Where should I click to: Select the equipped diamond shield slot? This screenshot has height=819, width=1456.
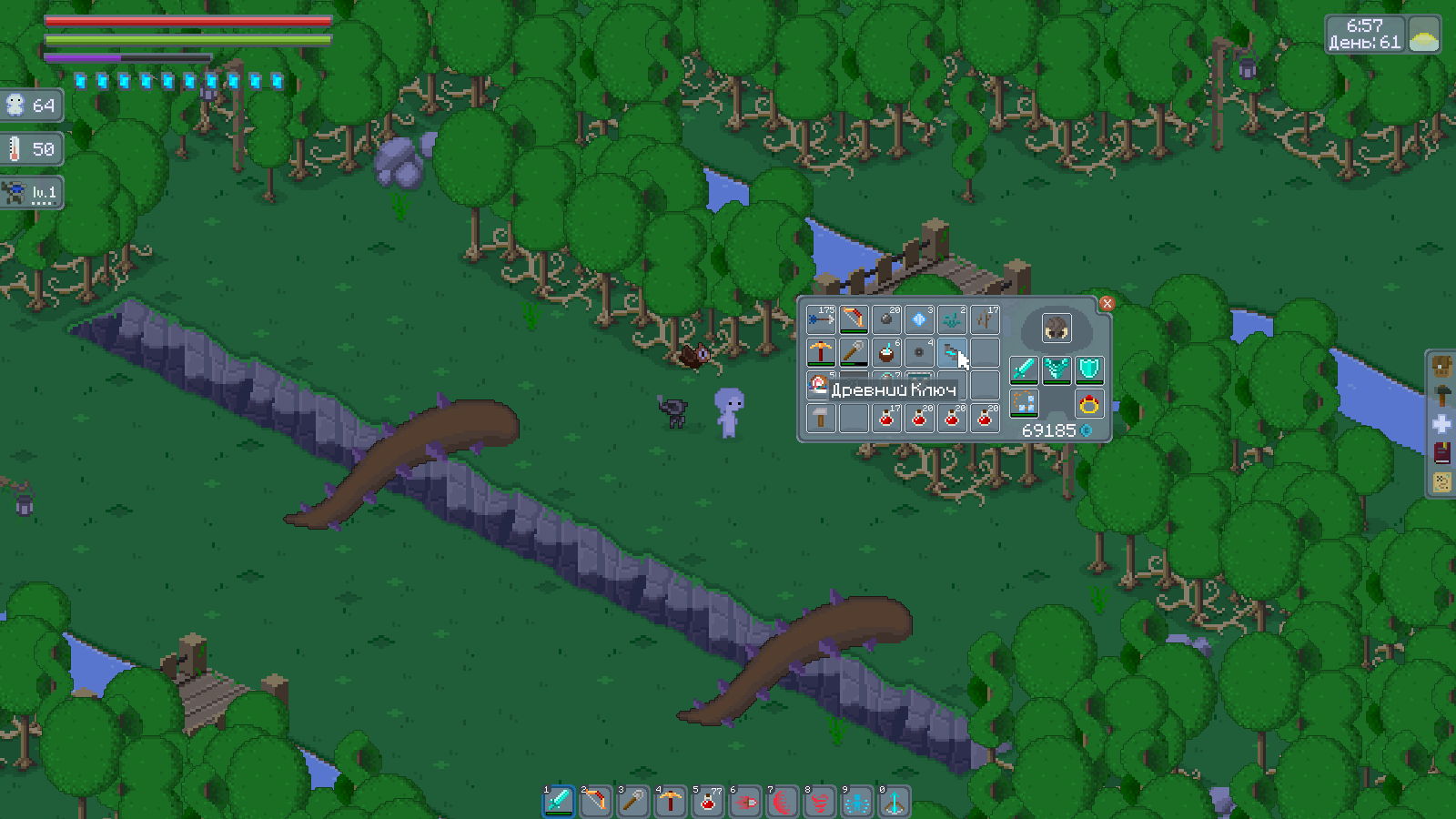coord(1088,369)
